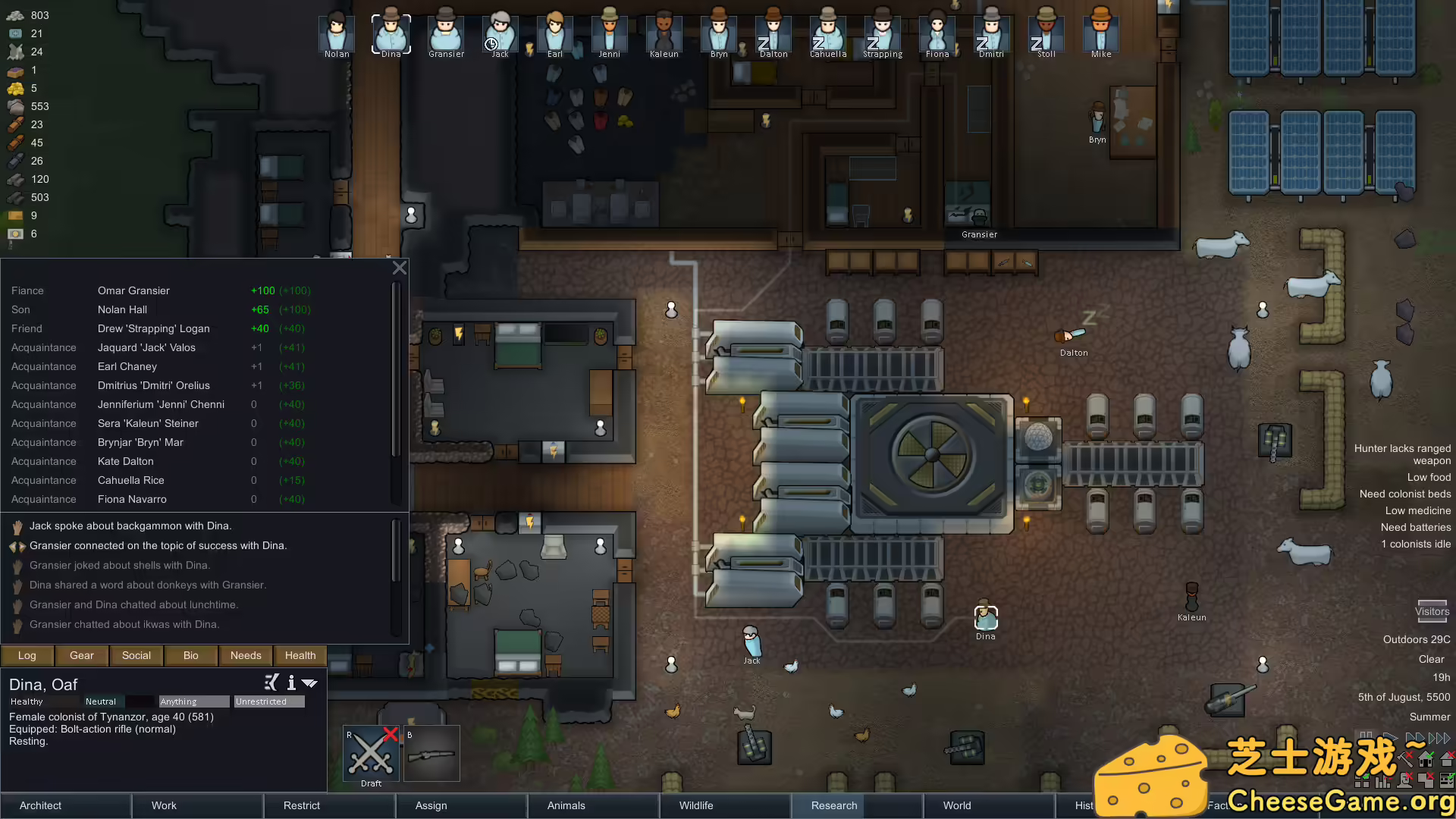Select Kaleun's portrait in the colonist bar
Image resolution: width=1456 pixels, height=819 pixels.
[x=664, y=34]
